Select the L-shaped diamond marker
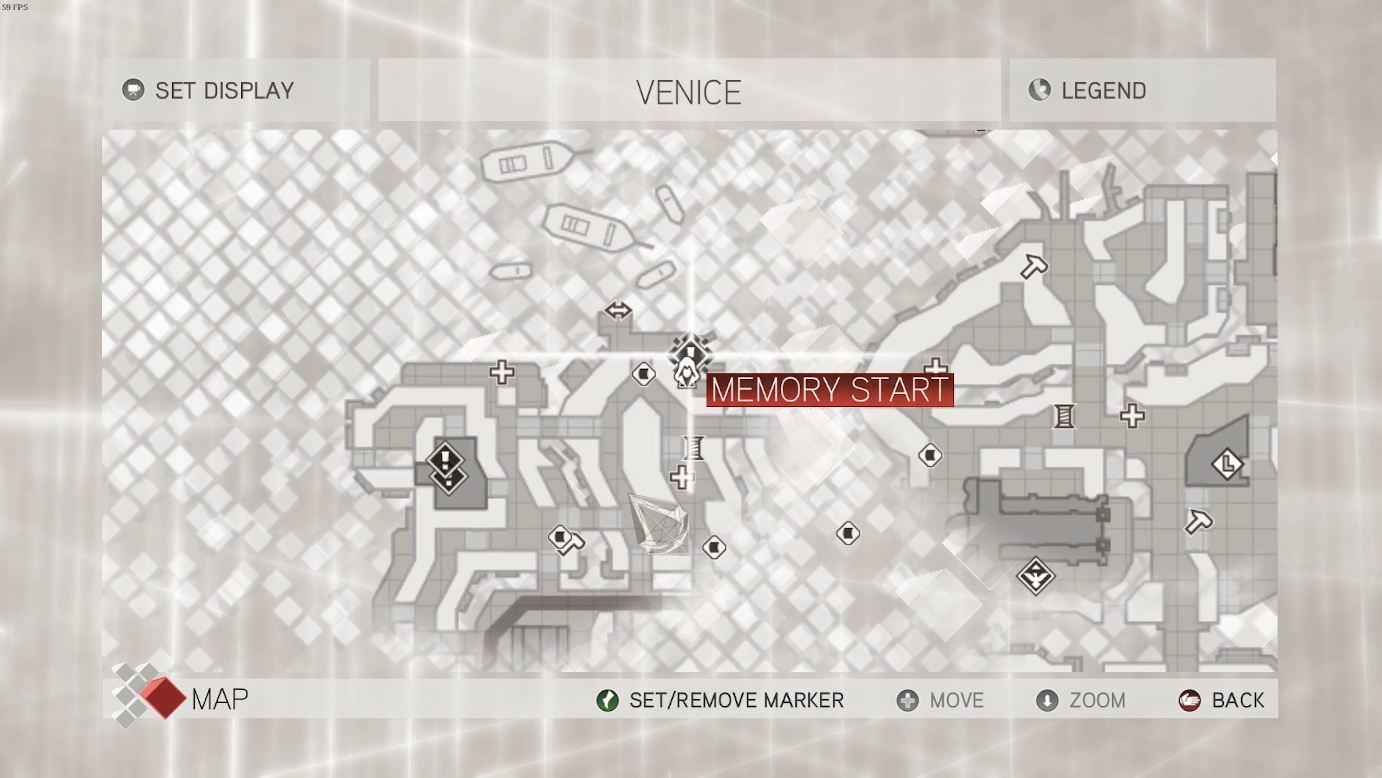Viewport: 1382px width, 778px height. tap(1227, 464)
